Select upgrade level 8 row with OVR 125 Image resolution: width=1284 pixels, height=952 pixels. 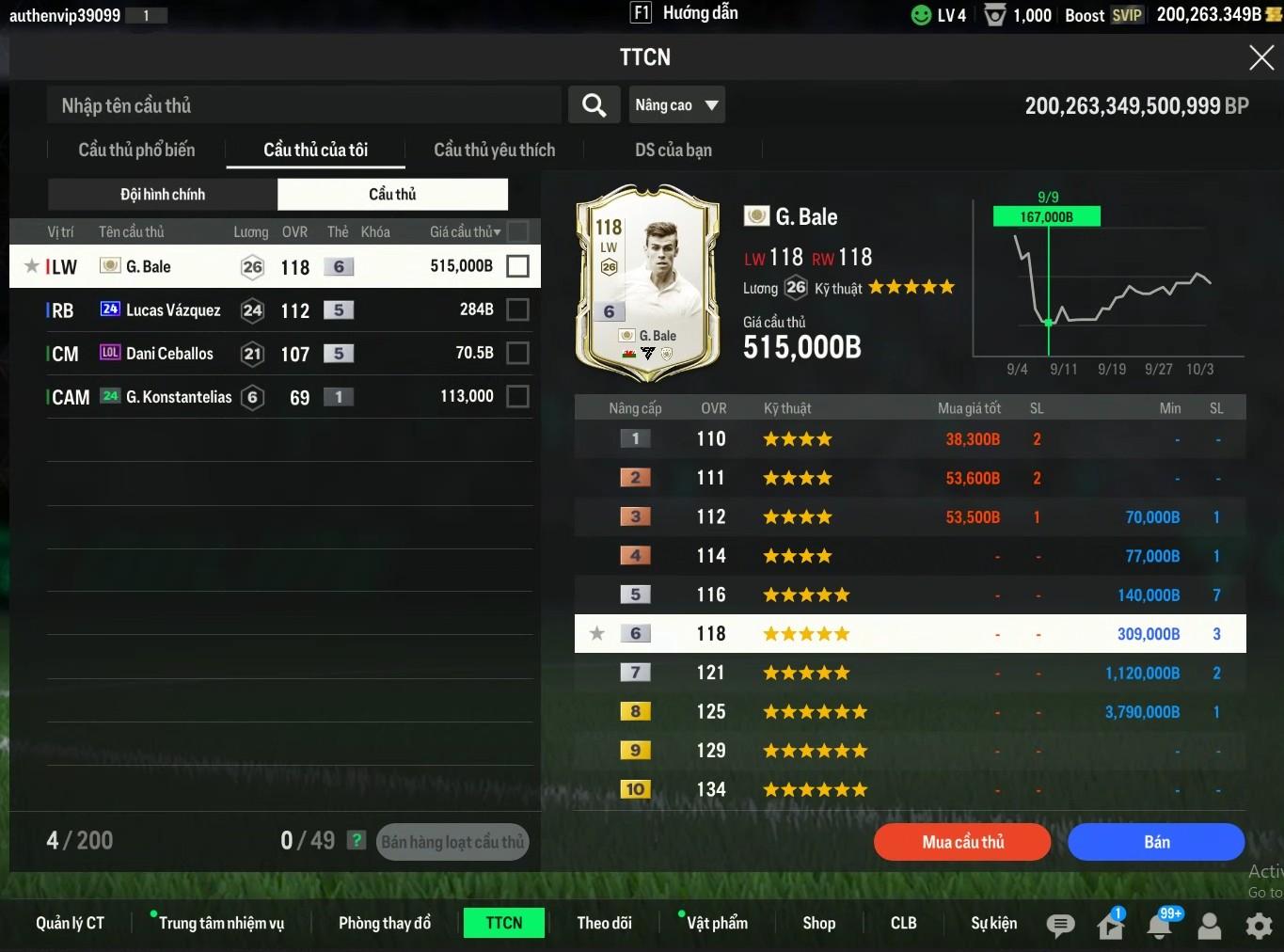pyautogui.click(x=910, y=712)
